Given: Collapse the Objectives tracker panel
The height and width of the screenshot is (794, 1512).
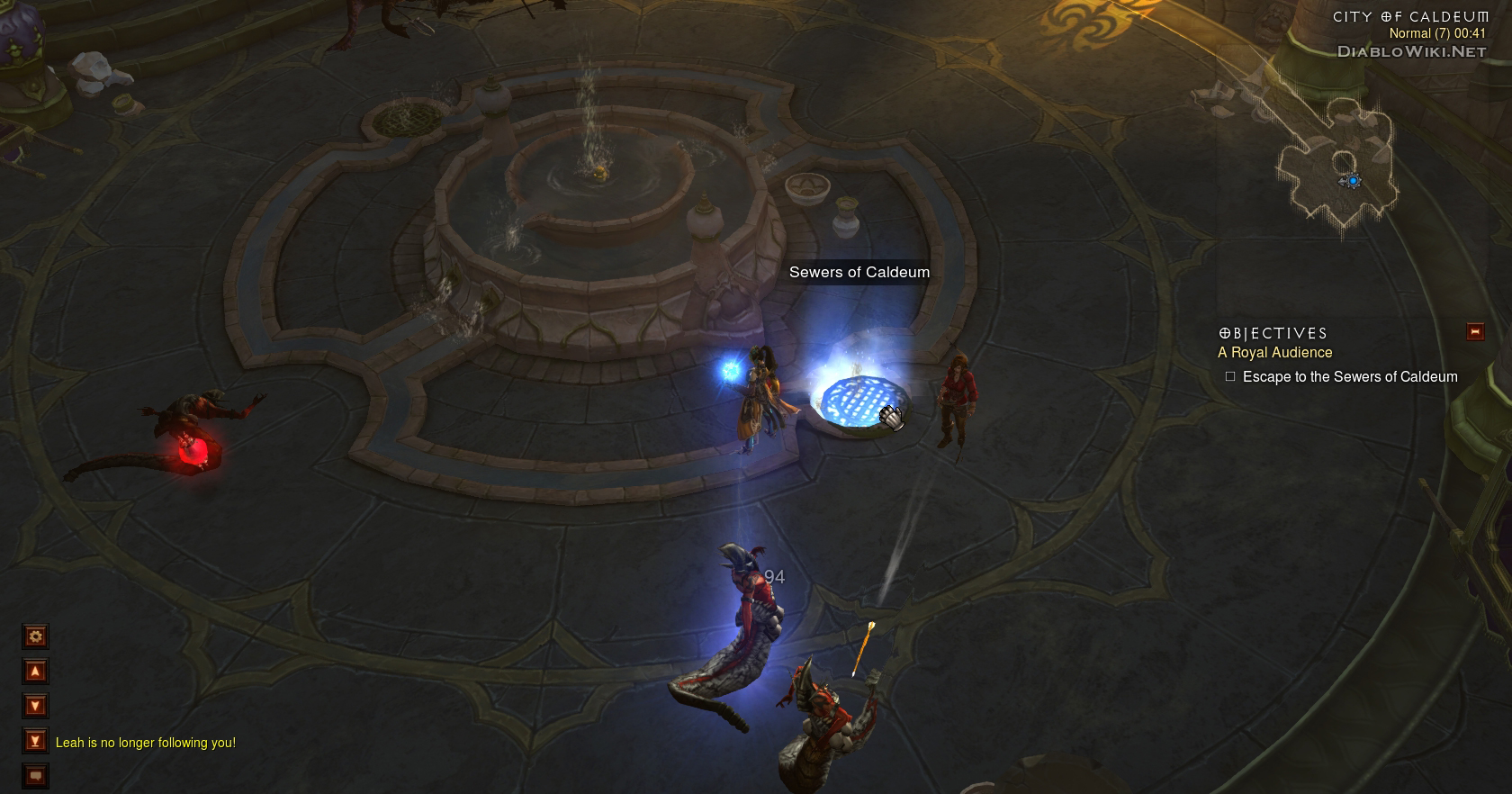Looking at the screenshot, I should [1475, 332].
